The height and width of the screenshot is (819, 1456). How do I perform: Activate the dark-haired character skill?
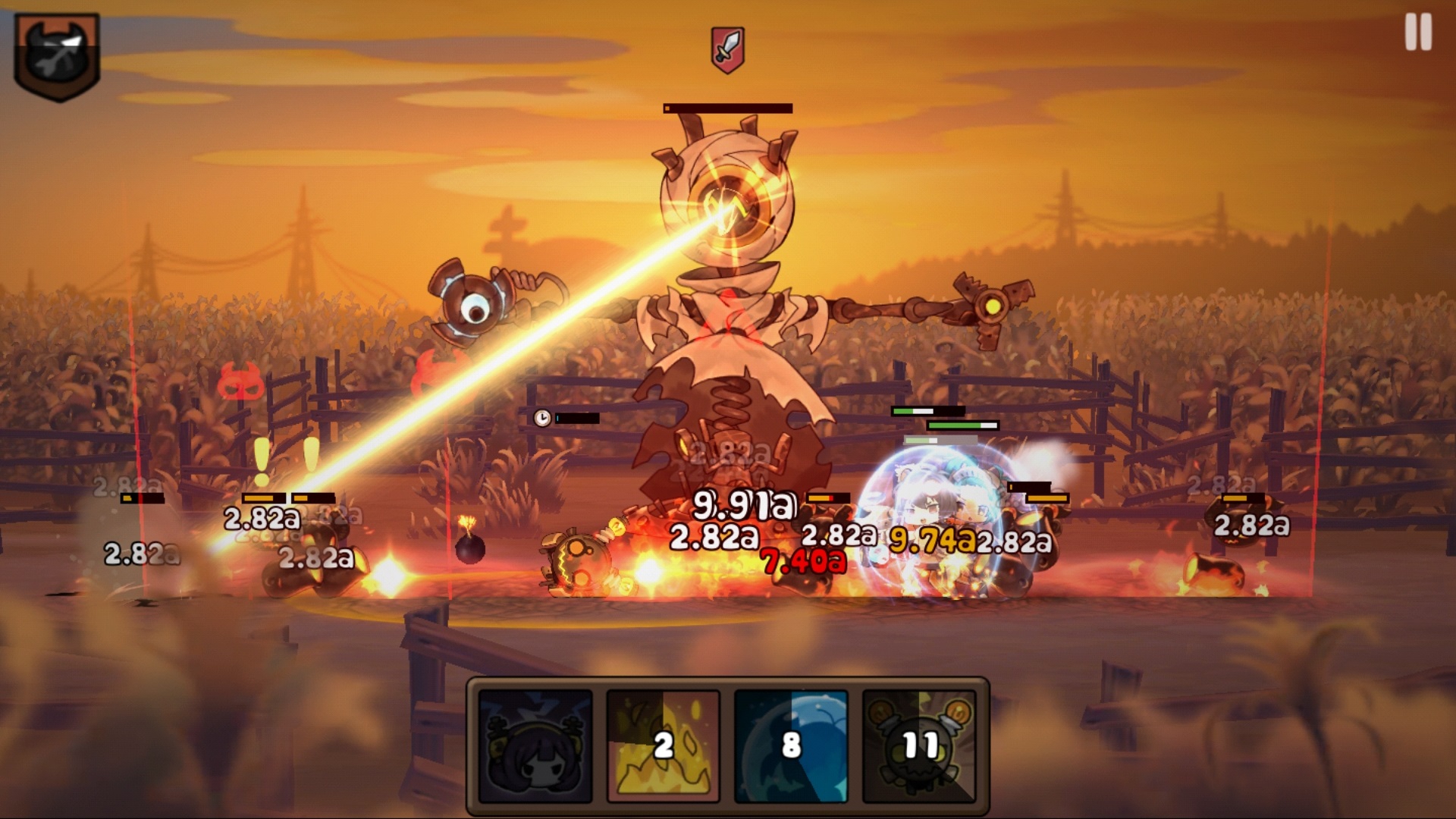(x=535, y=746)
